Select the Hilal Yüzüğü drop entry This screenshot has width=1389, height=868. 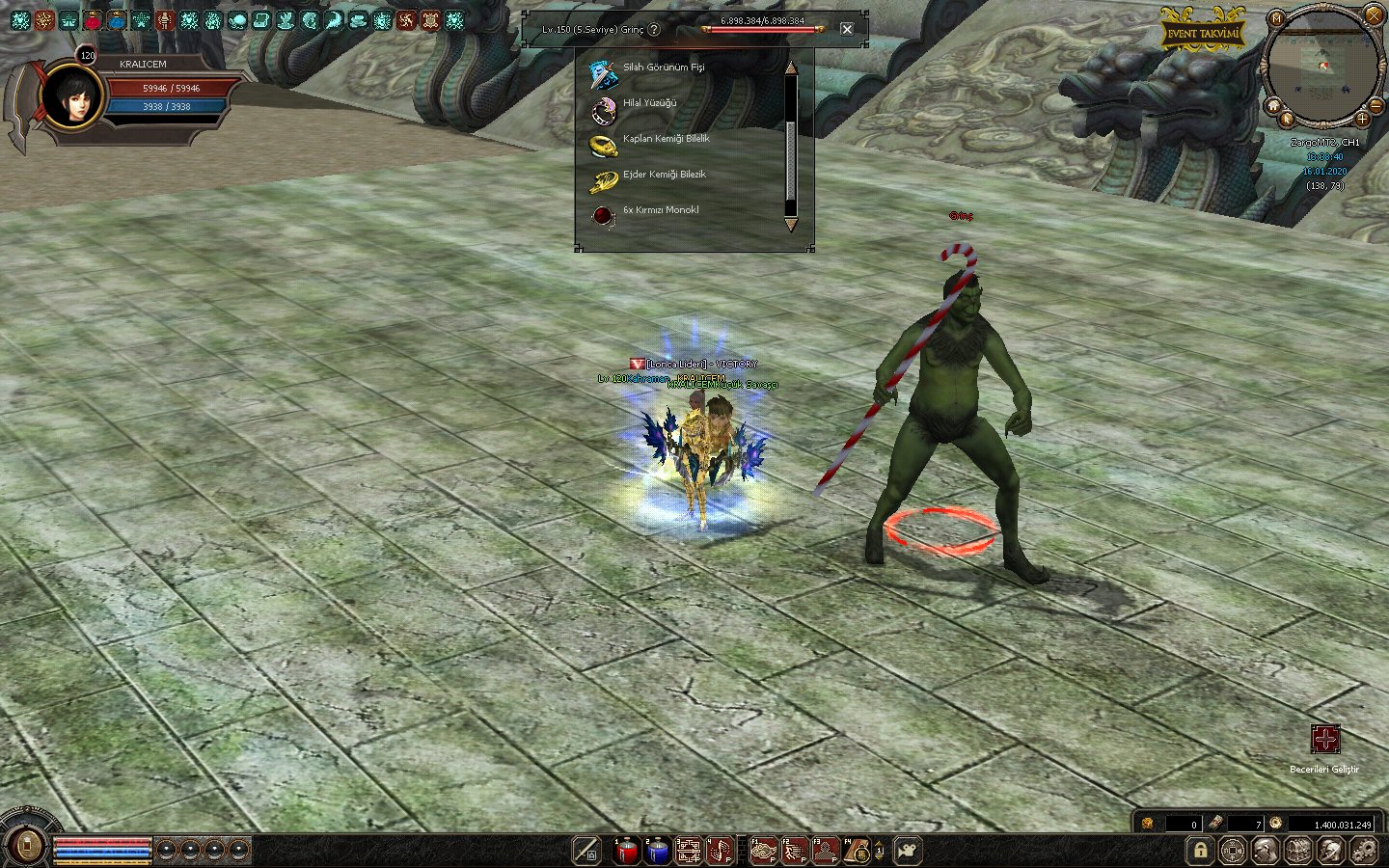point(649,103)
